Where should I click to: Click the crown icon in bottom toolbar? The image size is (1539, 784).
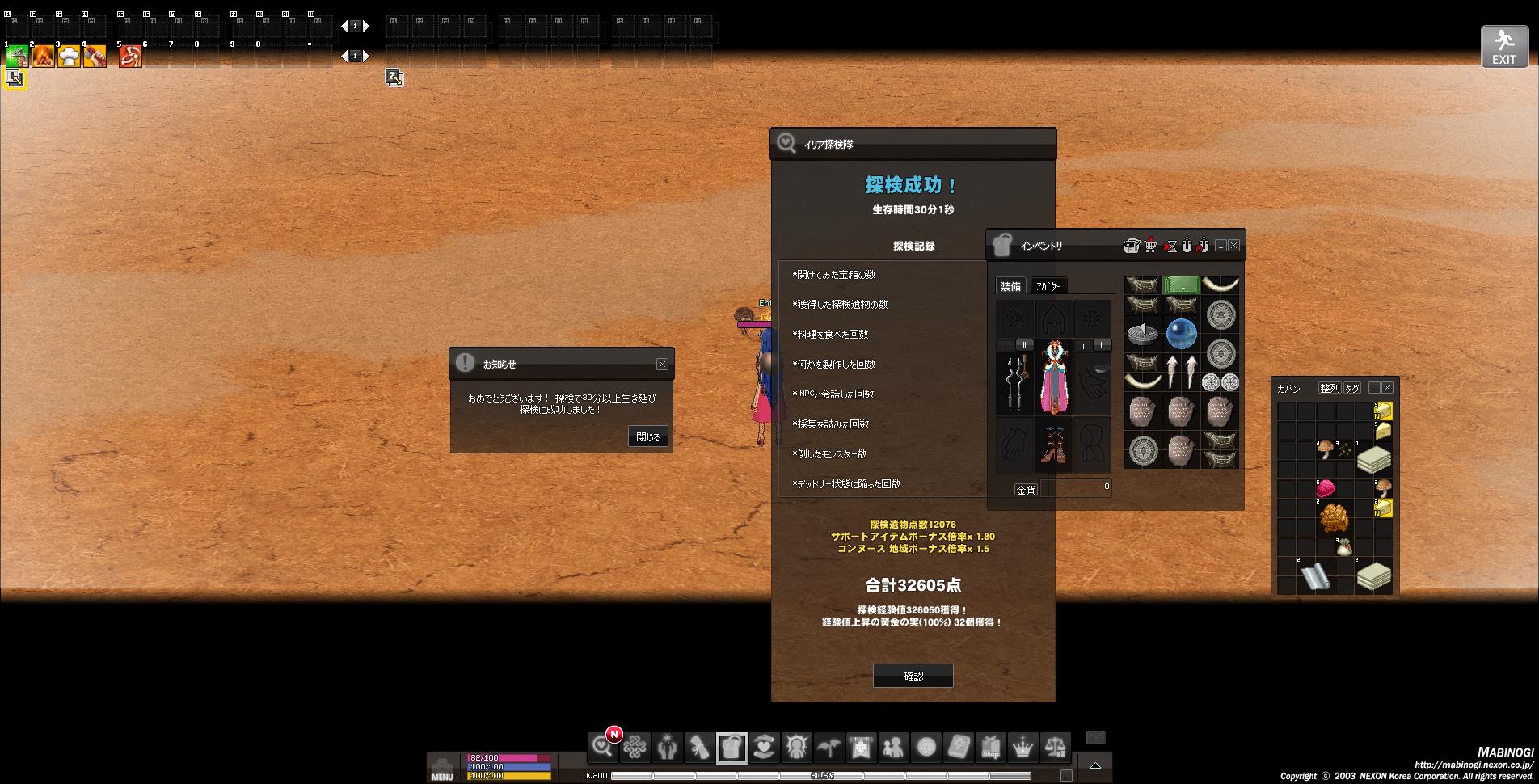[1022, 748]
